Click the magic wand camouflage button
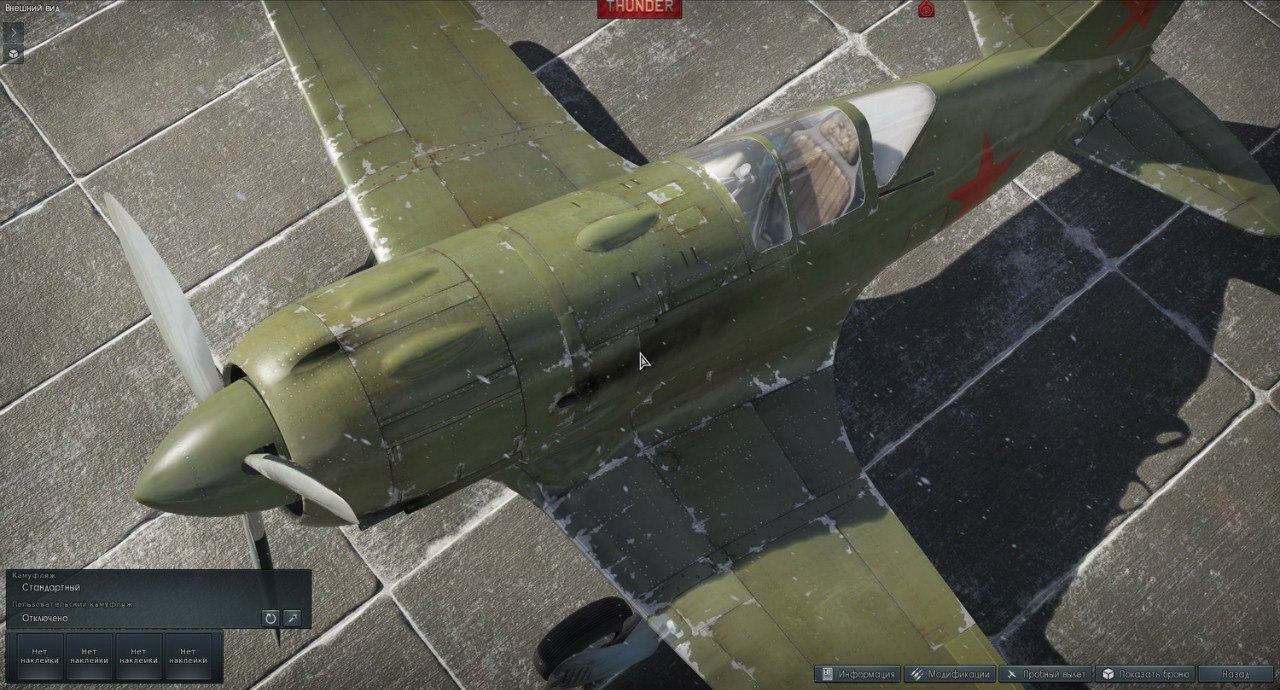This screenshot has width=1280, height=690. pyautogui.click(x=292, y=618)
